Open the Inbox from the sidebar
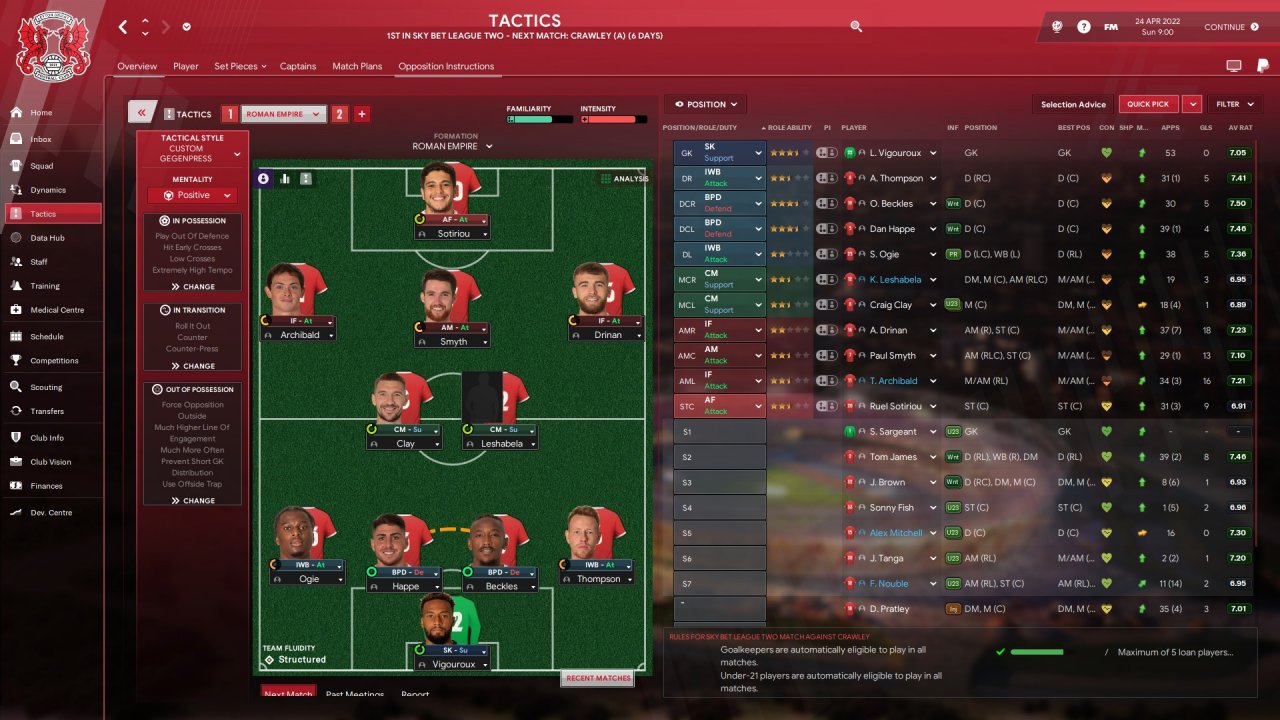Image resolution: width=1280 pixels, height=720 pixels. (x=41, y=139)
